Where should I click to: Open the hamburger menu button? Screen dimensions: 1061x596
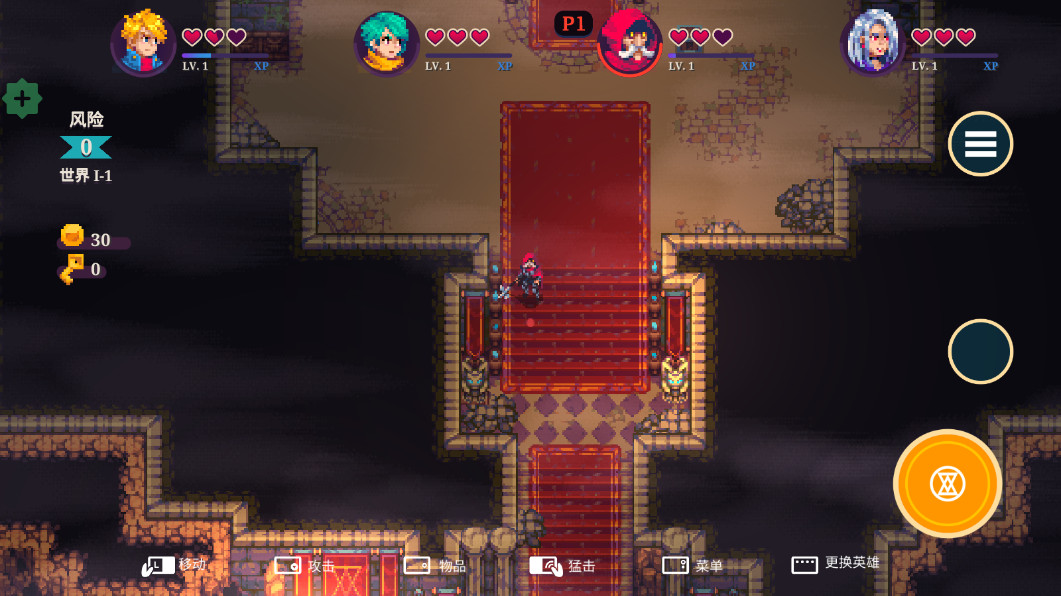point(980,144)
